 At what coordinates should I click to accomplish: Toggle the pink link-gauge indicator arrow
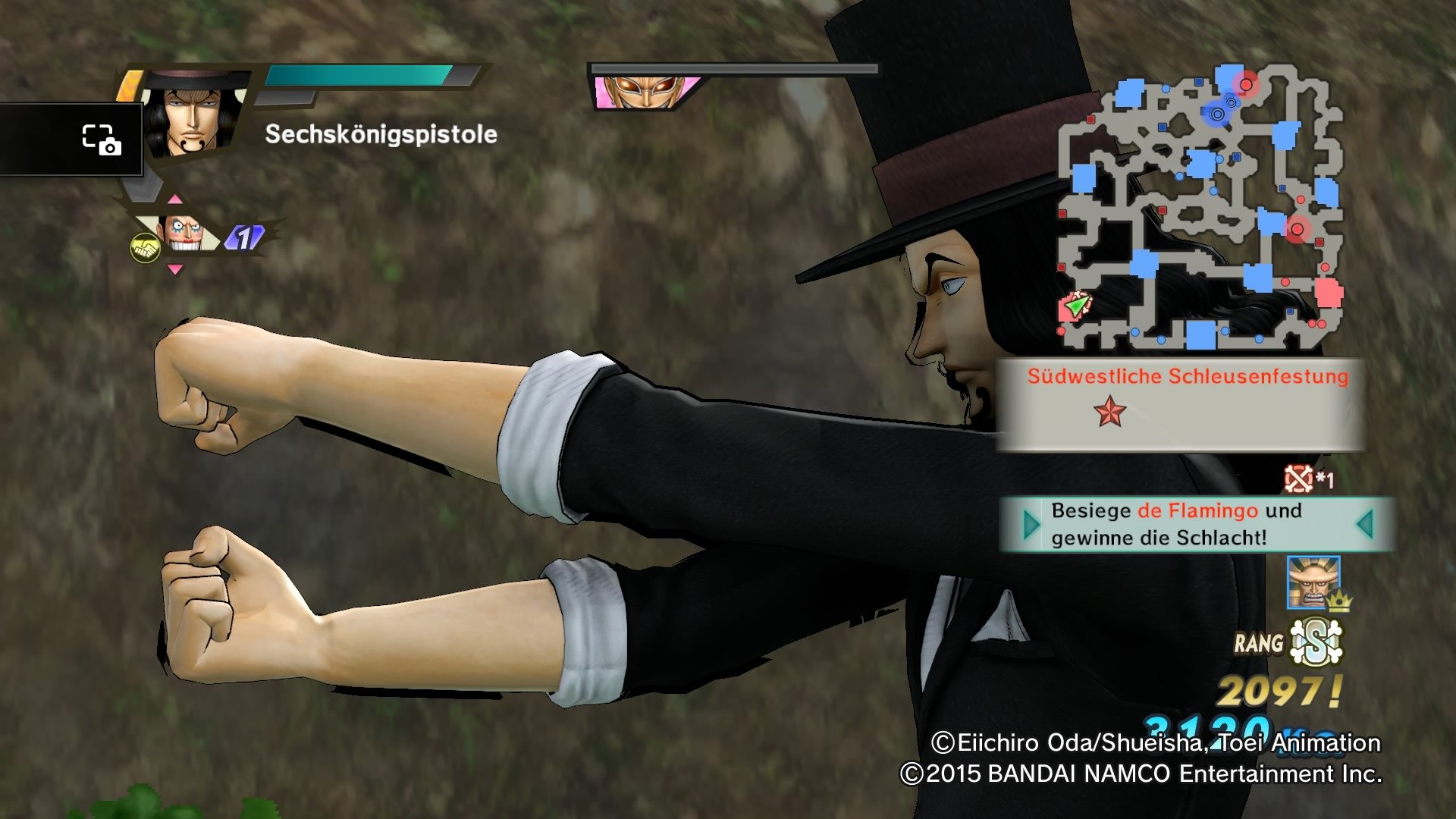pyautogui.click(x=176, y=198)
